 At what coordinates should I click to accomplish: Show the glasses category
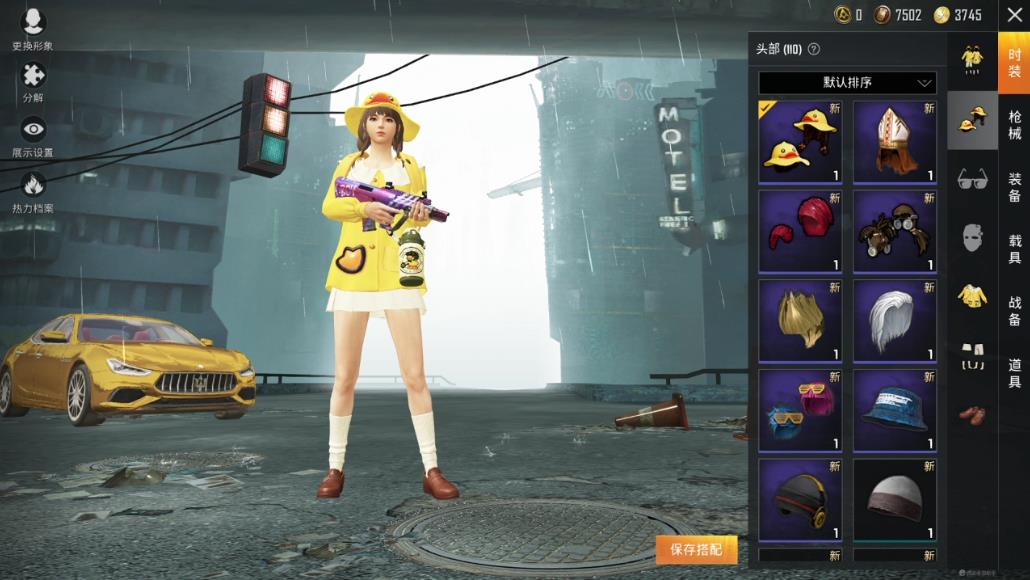click(972, 179)
